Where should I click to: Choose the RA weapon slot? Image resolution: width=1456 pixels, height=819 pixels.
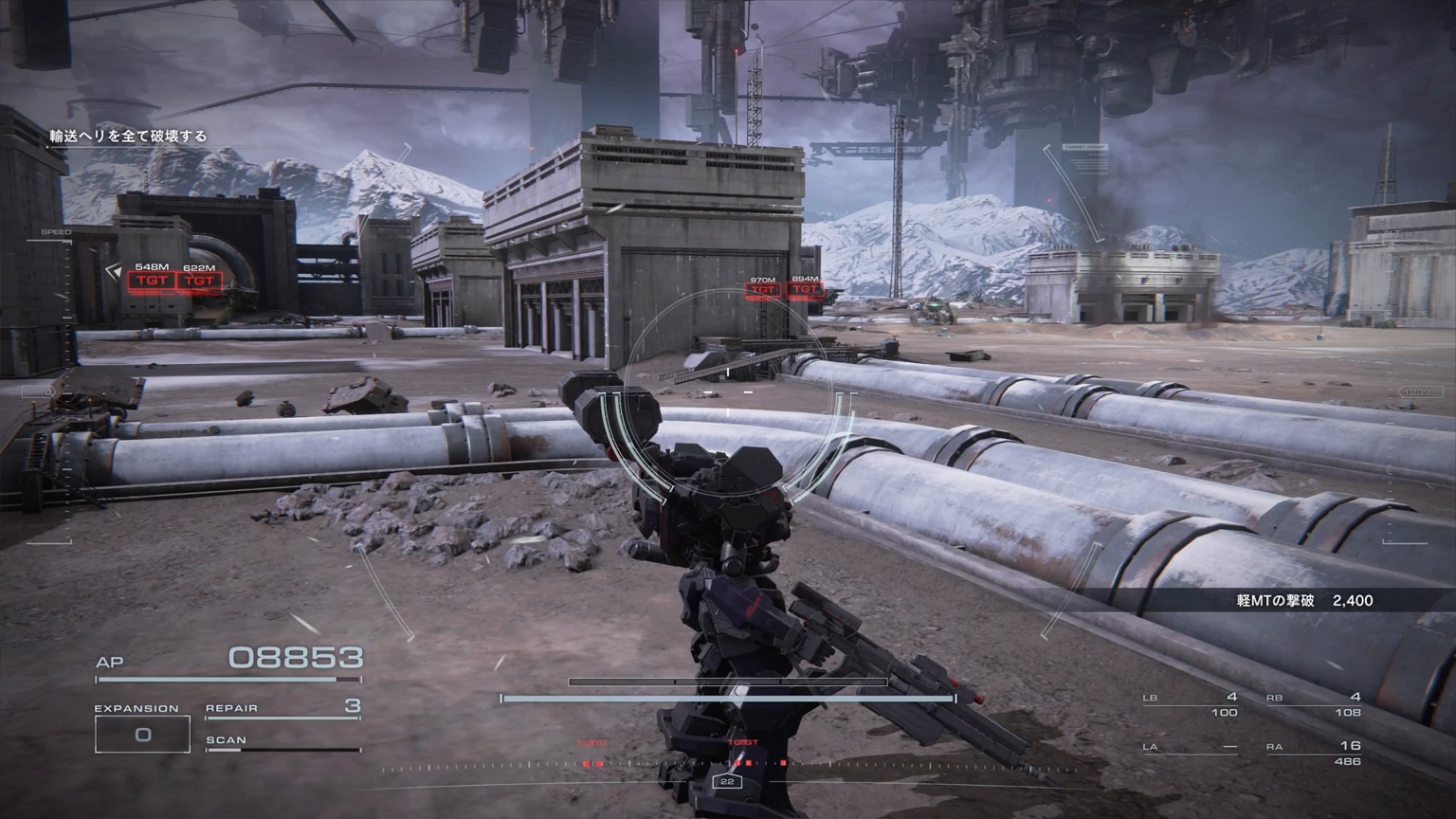[x=1315, y=753]
